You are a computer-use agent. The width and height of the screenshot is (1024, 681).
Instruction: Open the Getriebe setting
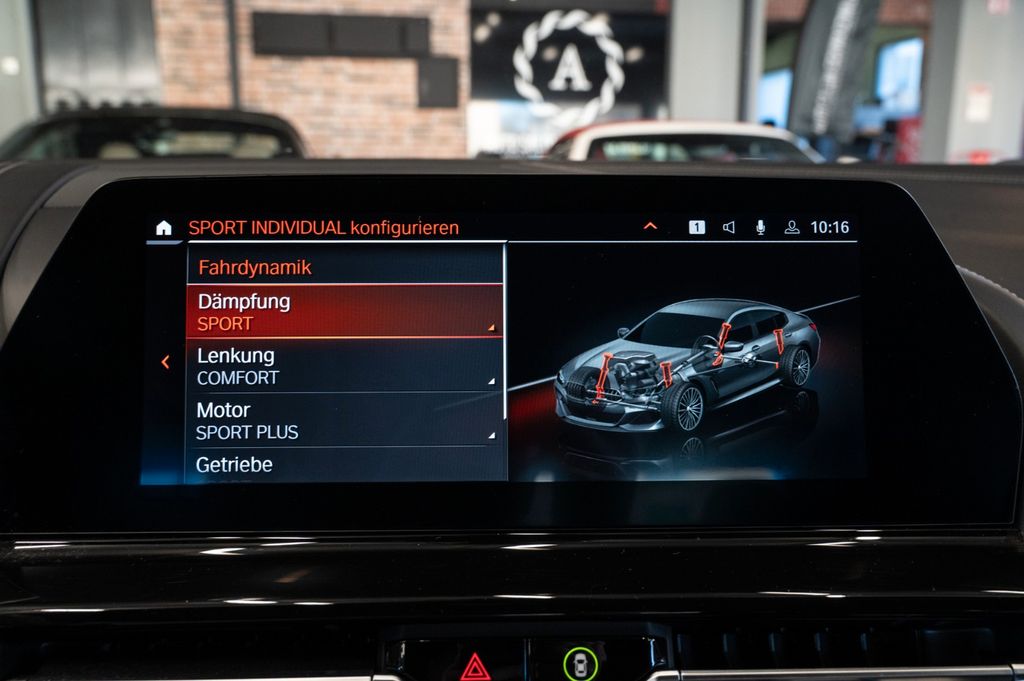[x=344, y=465]
